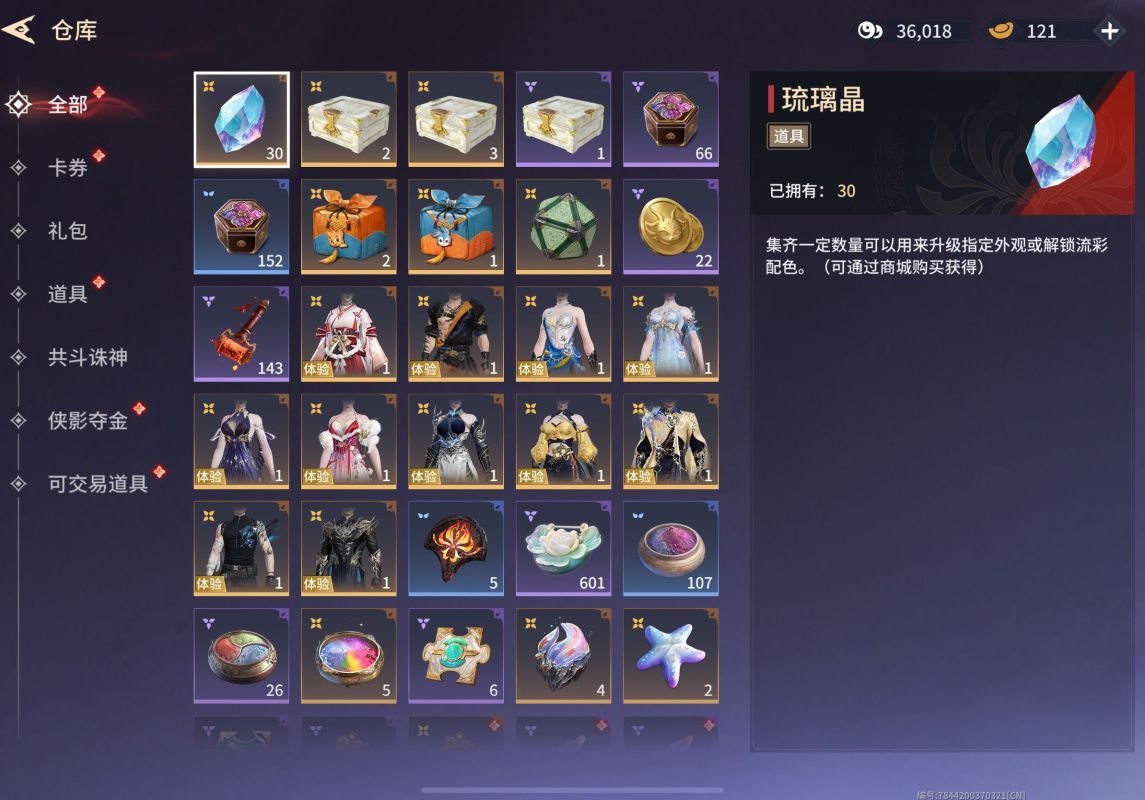
Task: Select the gold coin item slot
Action: [x=670, y=226]
